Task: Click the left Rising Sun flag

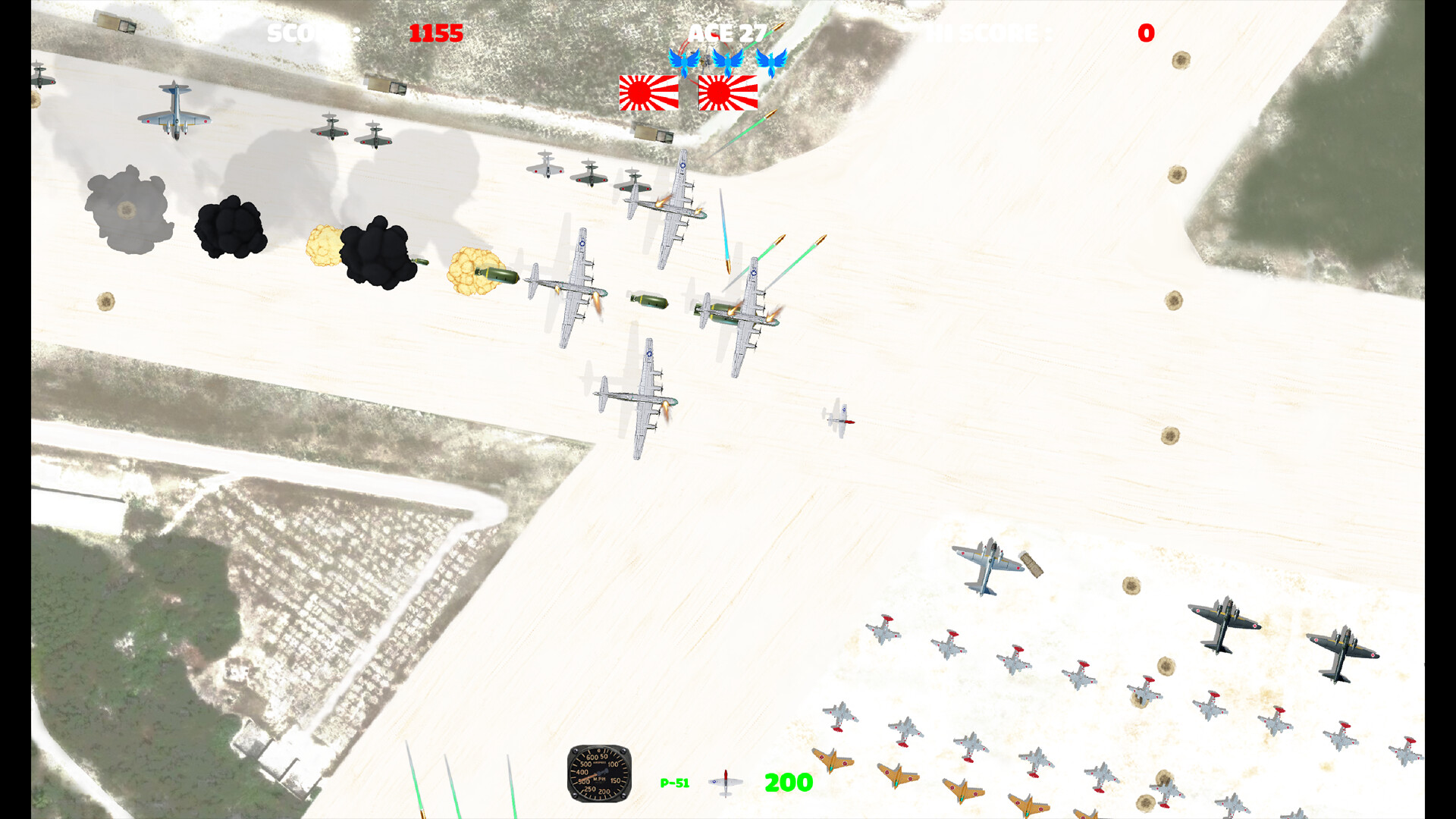Action: (648, 95)
